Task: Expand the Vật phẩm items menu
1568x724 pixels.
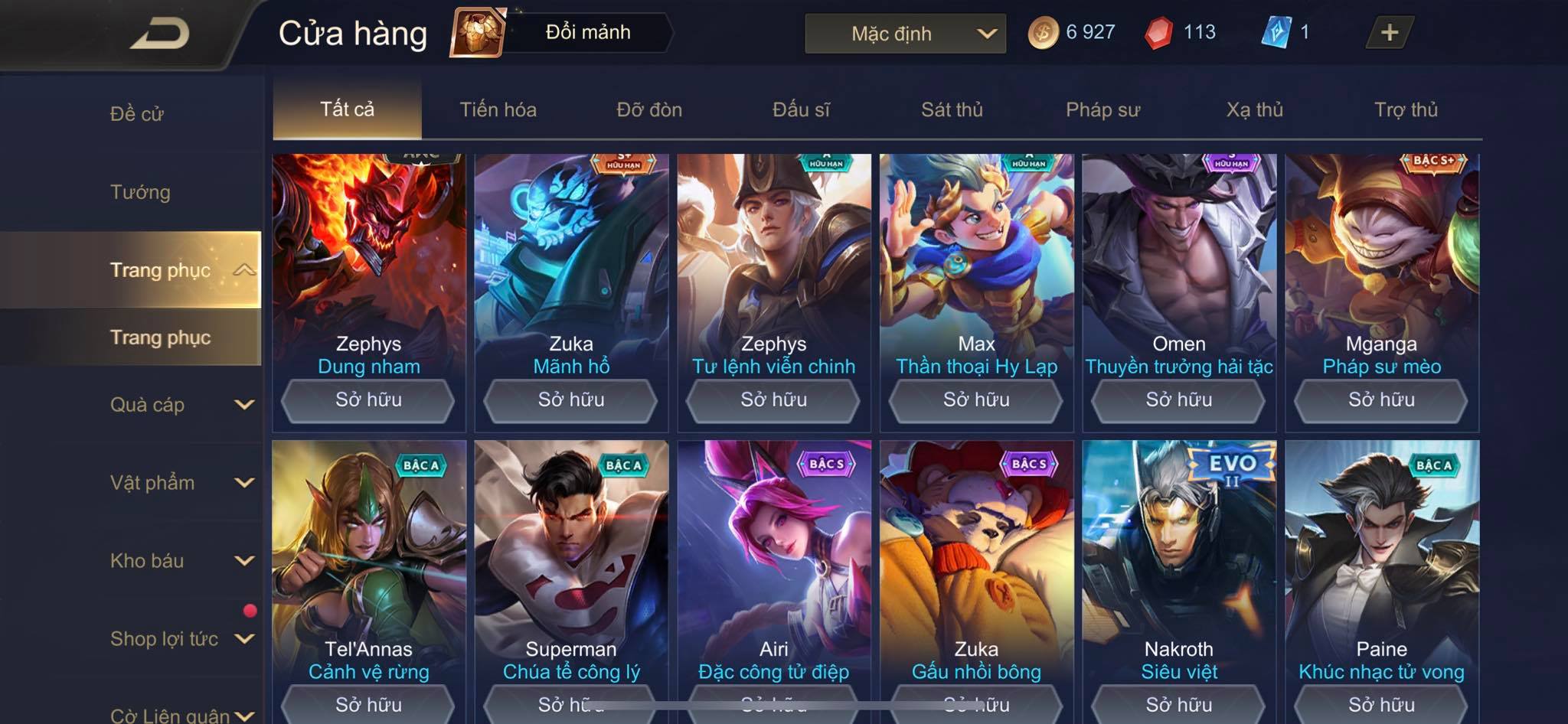Action: pyautogui.click(x=180, y=483)
